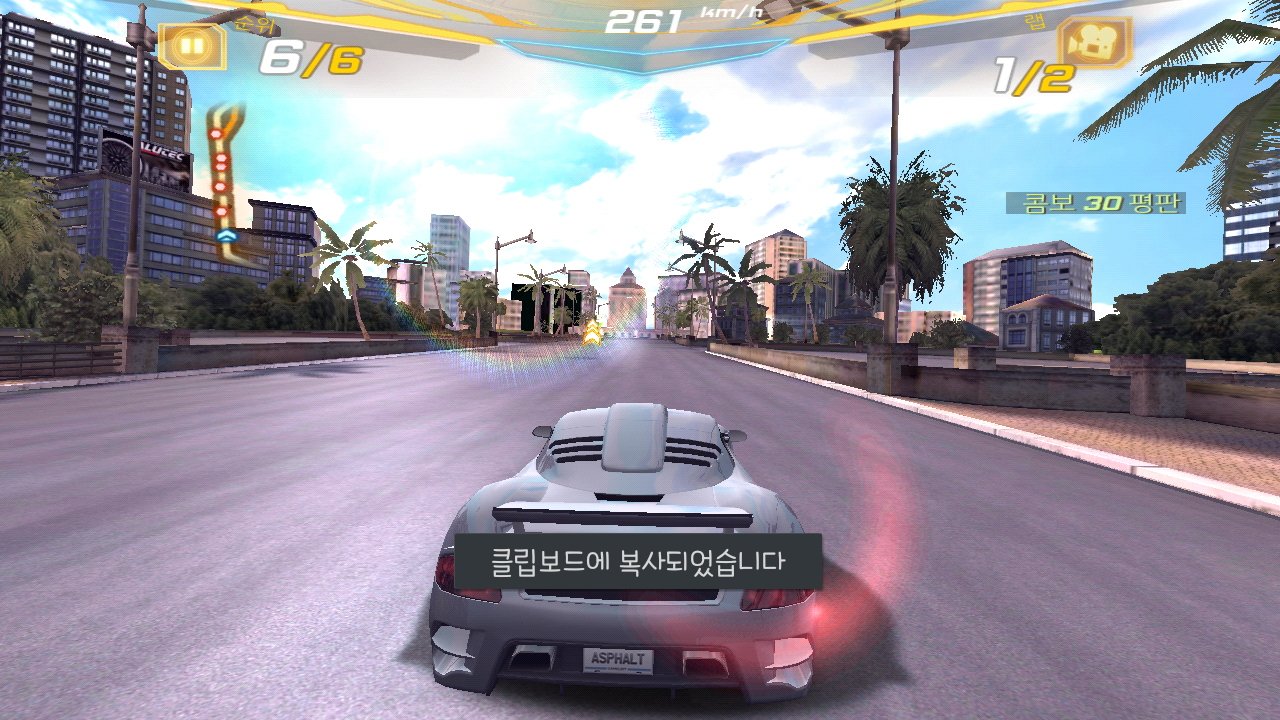
Task: Switch view with the camera icon
Action: click(x=1094, y=44)
